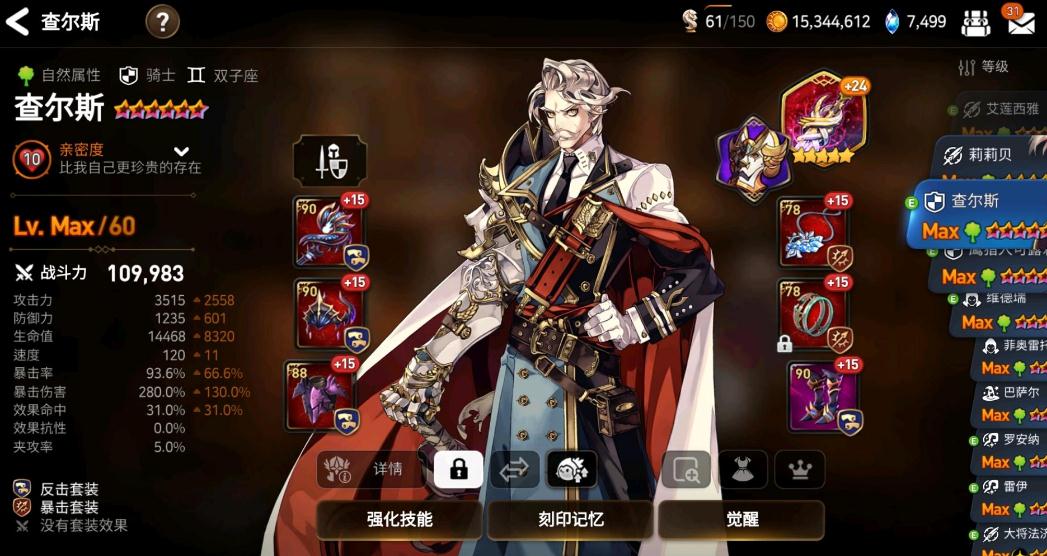Click the crown icon button
Viewport: 1047px width, 556px height.
pos(800,469)
